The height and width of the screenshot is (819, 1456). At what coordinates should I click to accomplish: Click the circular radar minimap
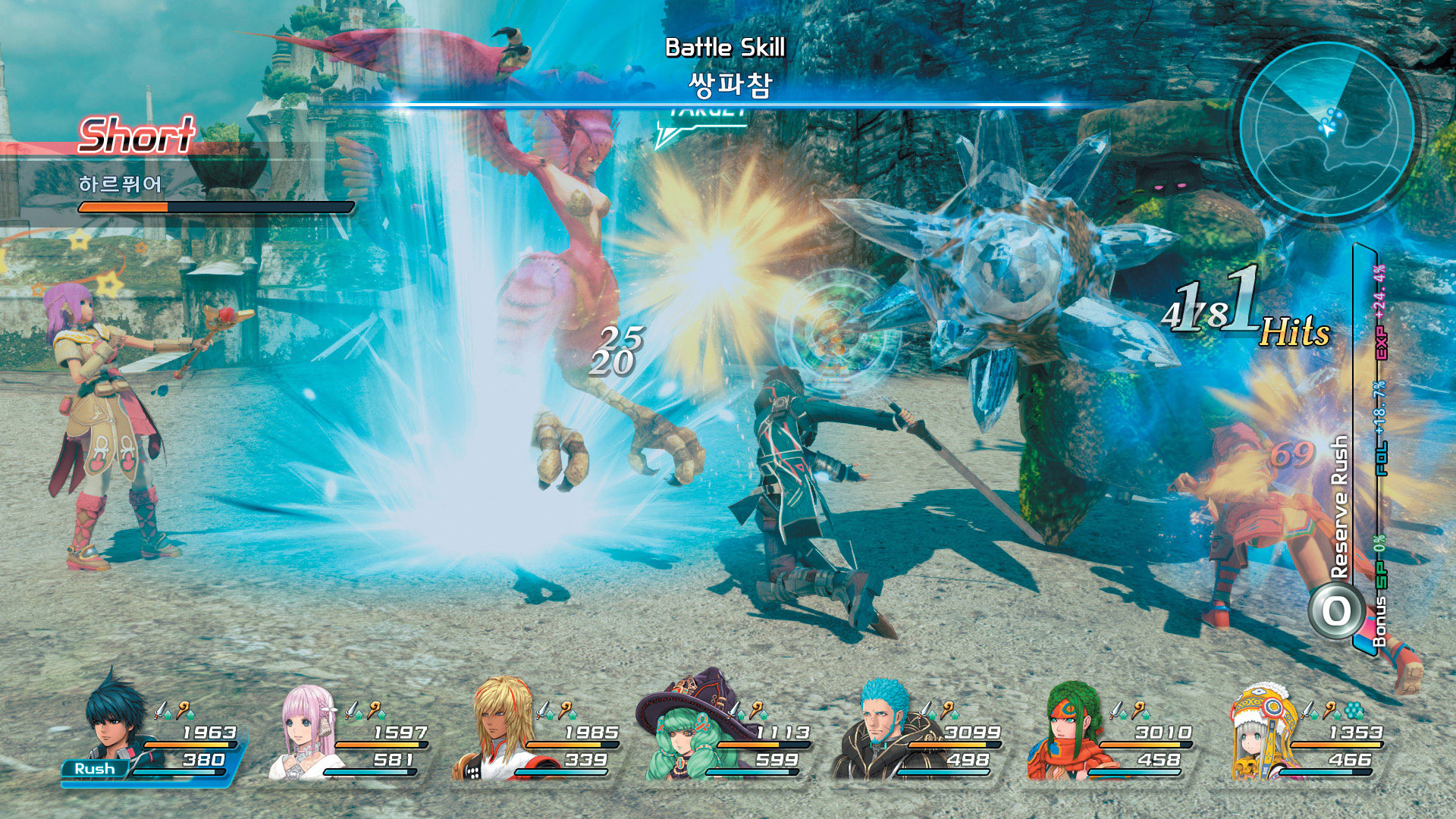[x=1327, y=129]
